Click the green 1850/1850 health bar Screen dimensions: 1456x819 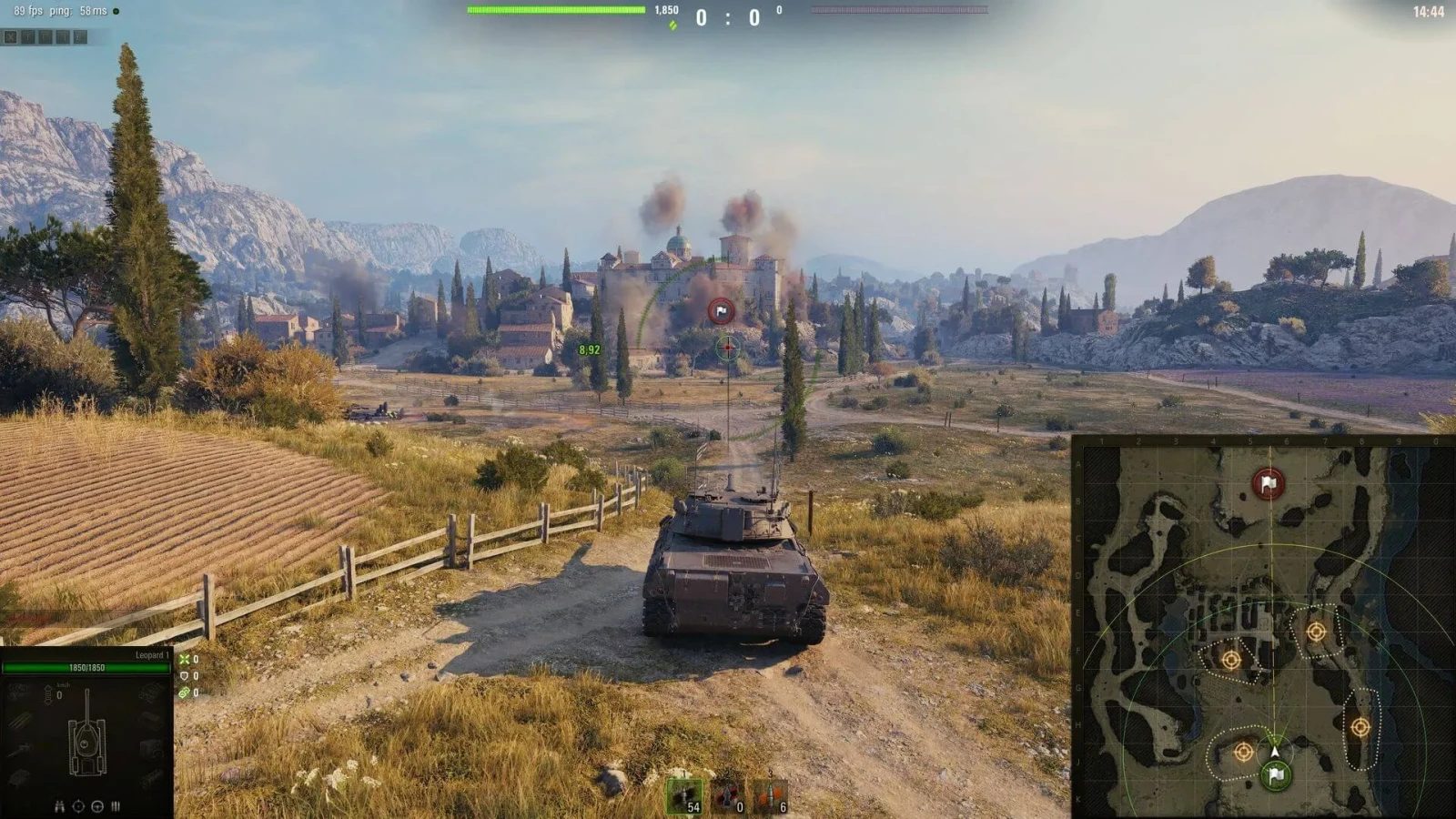(x=86, y=668)
